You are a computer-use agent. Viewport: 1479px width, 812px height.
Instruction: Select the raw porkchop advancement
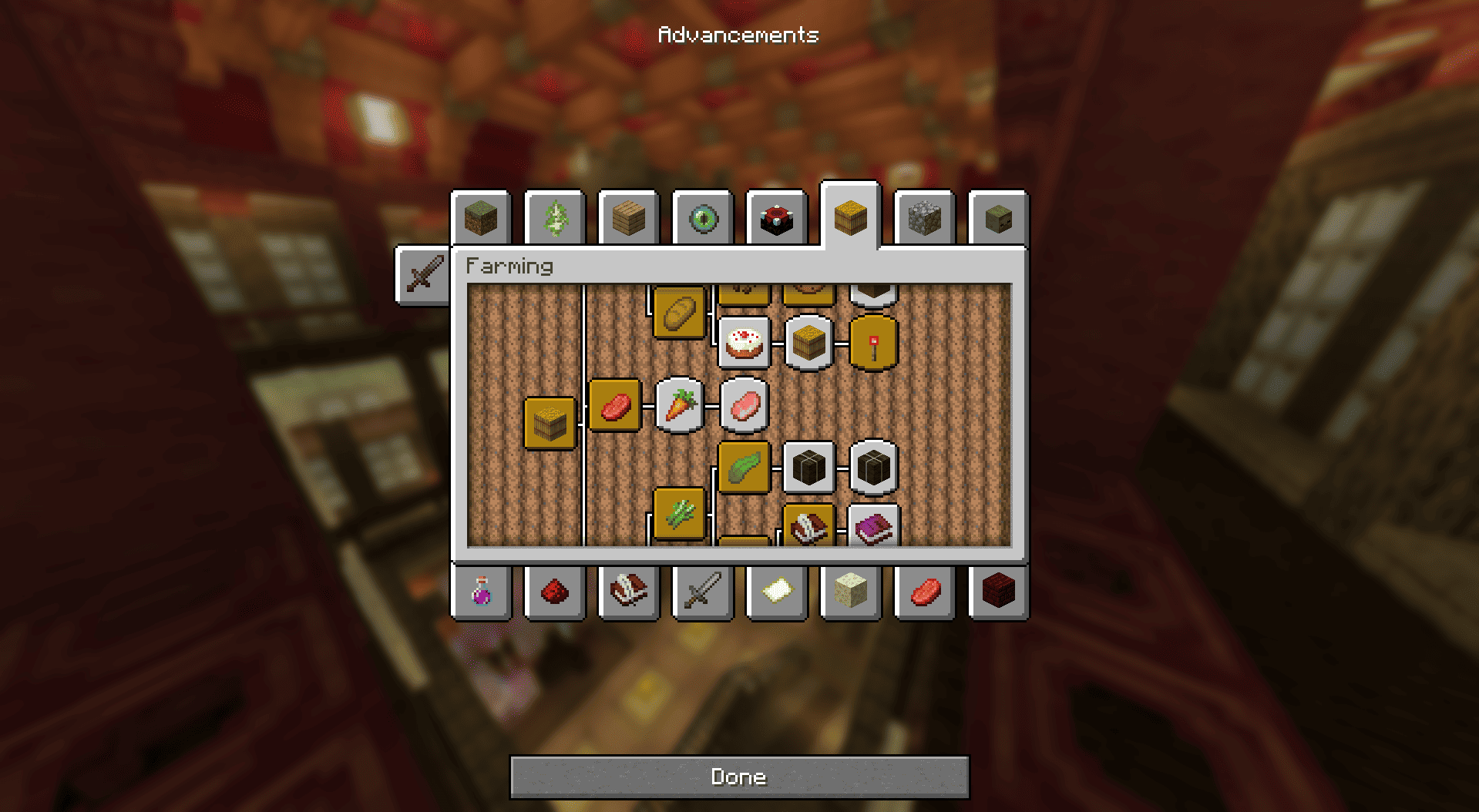(x=745, y=405)
